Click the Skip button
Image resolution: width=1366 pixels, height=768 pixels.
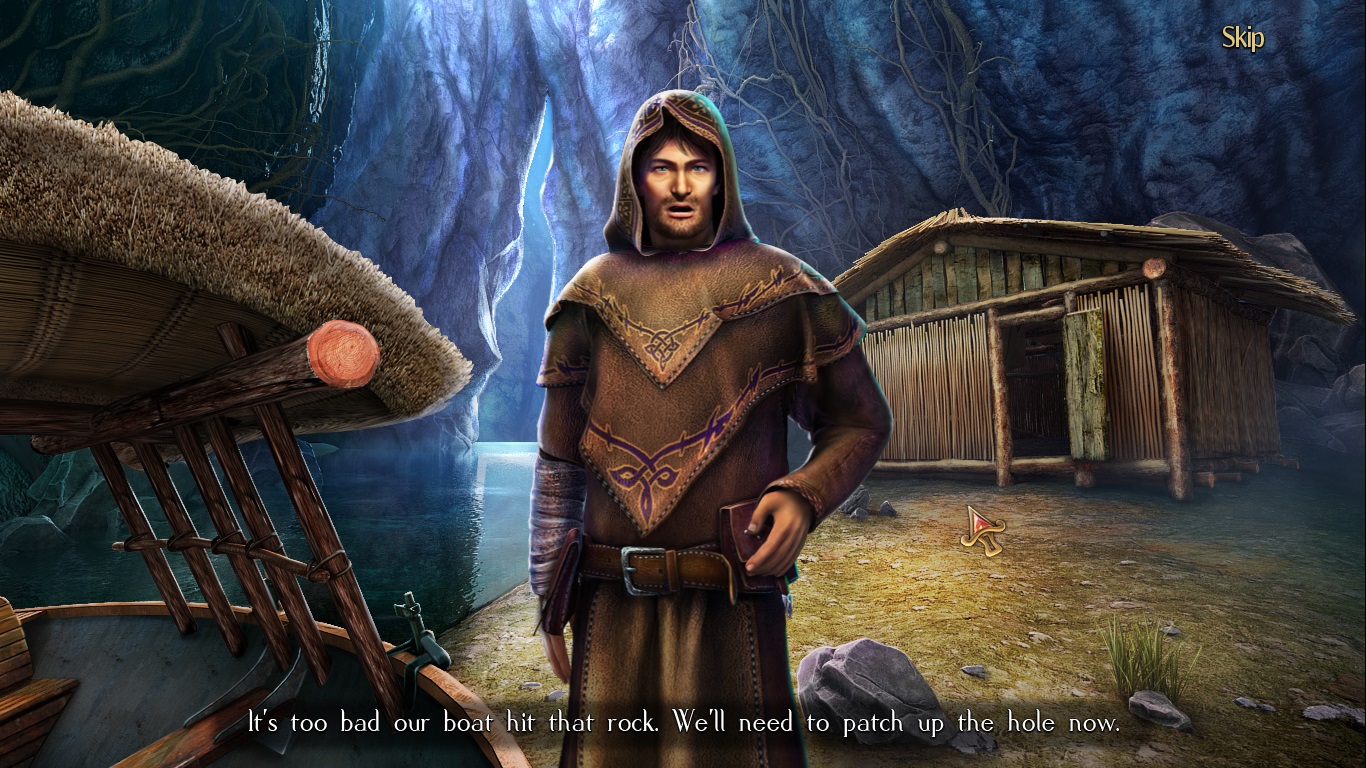[1241, 37]
